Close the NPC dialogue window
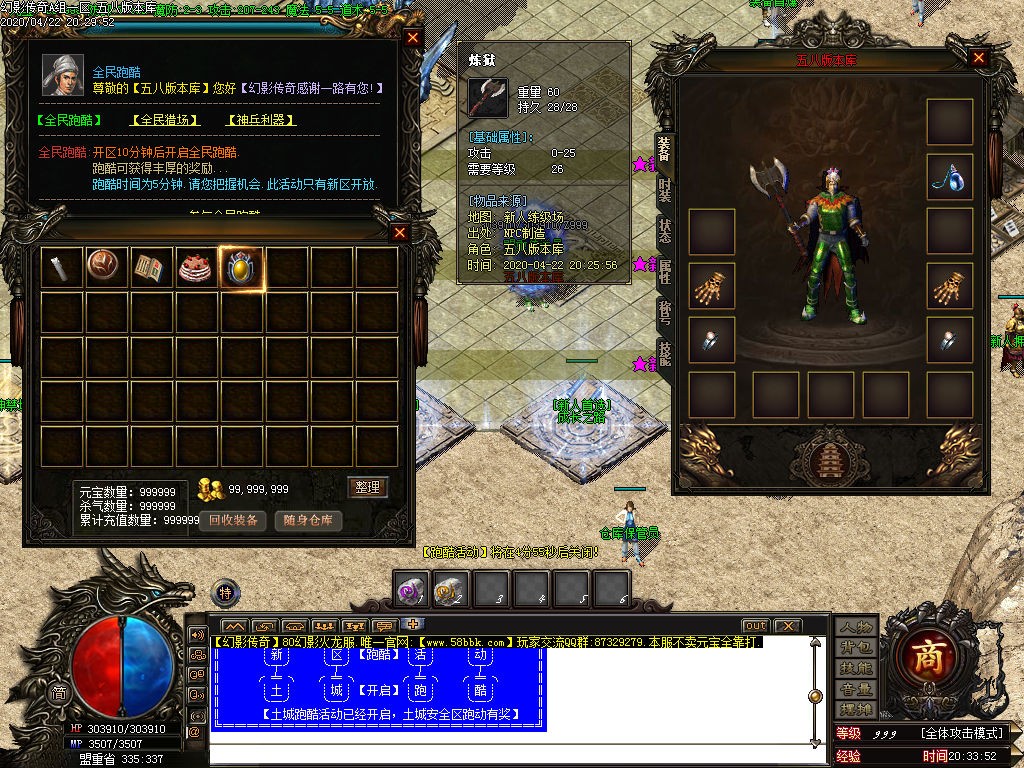The height and width of the screenshot is (768, 1024). pyautogui.click(x=413, y=38)
